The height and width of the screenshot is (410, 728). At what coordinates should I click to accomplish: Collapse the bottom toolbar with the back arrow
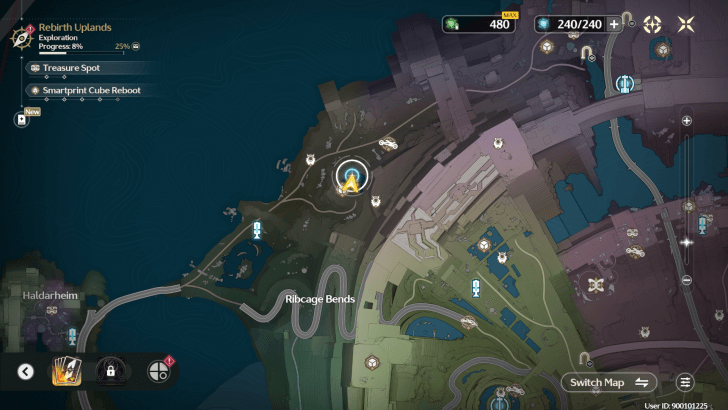pyautogui.click(x=26, y=372)
